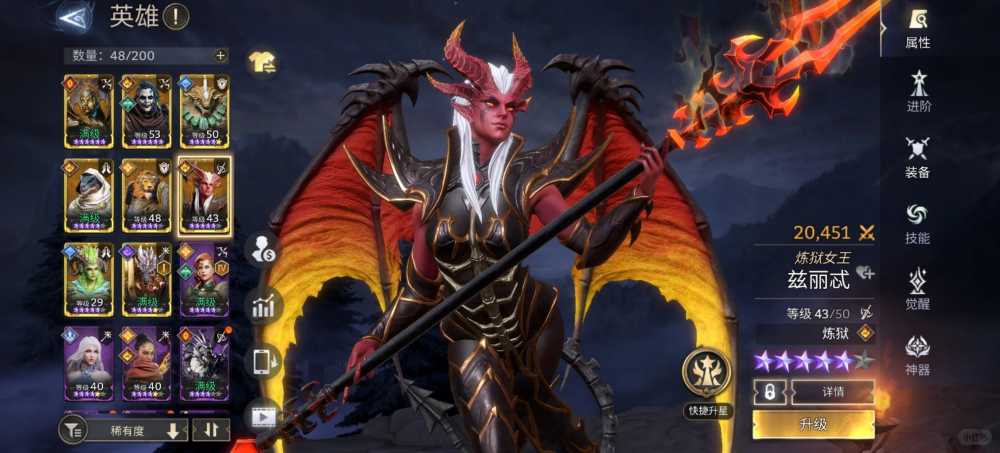Tap the 升级 level-up button

pyautogui.click(x=813, y=424)
